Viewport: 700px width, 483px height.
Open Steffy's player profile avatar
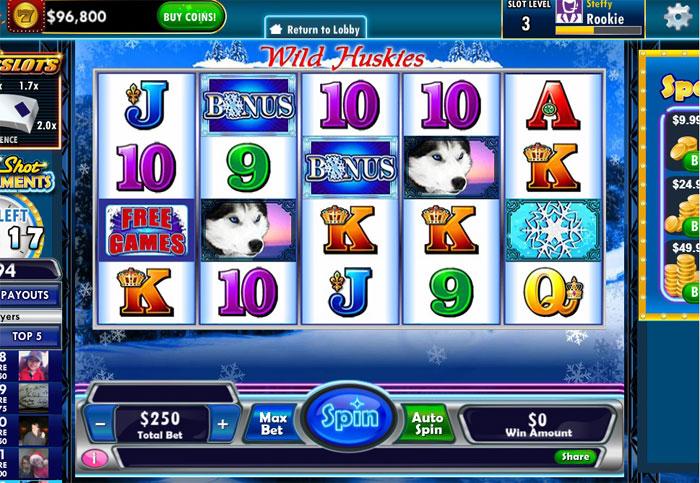pos(570,13)
